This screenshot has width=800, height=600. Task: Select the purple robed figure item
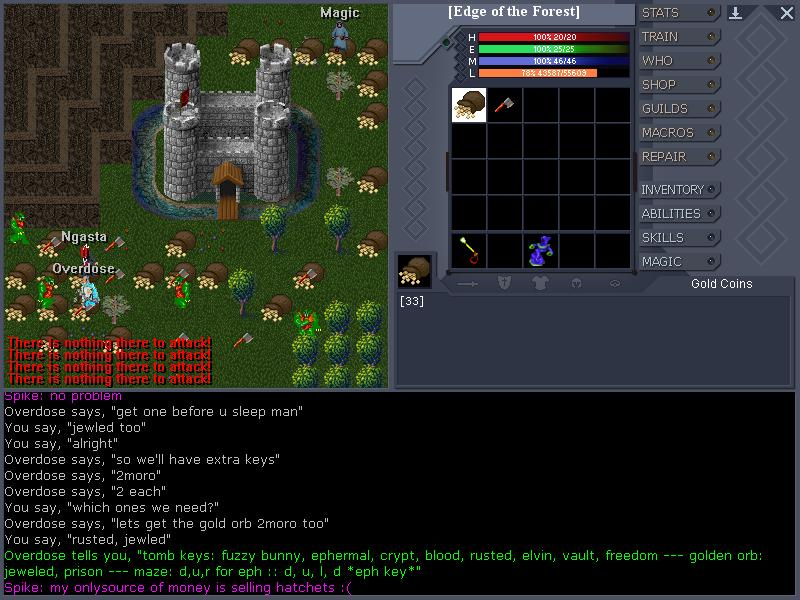542,250
